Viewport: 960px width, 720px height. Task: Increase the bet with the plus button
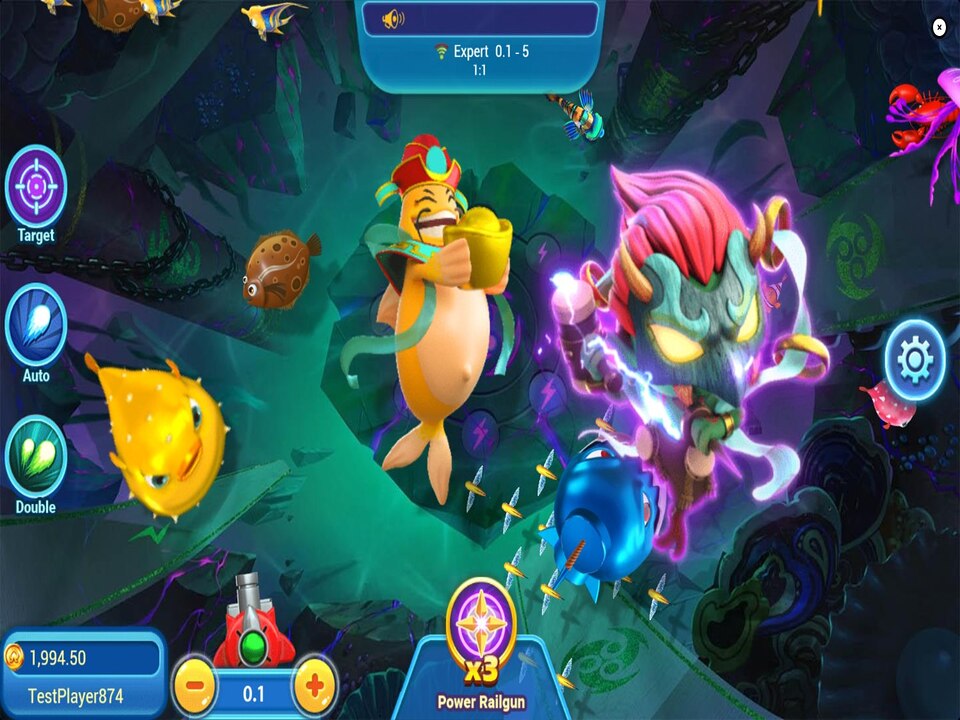[x=314, y=687]
